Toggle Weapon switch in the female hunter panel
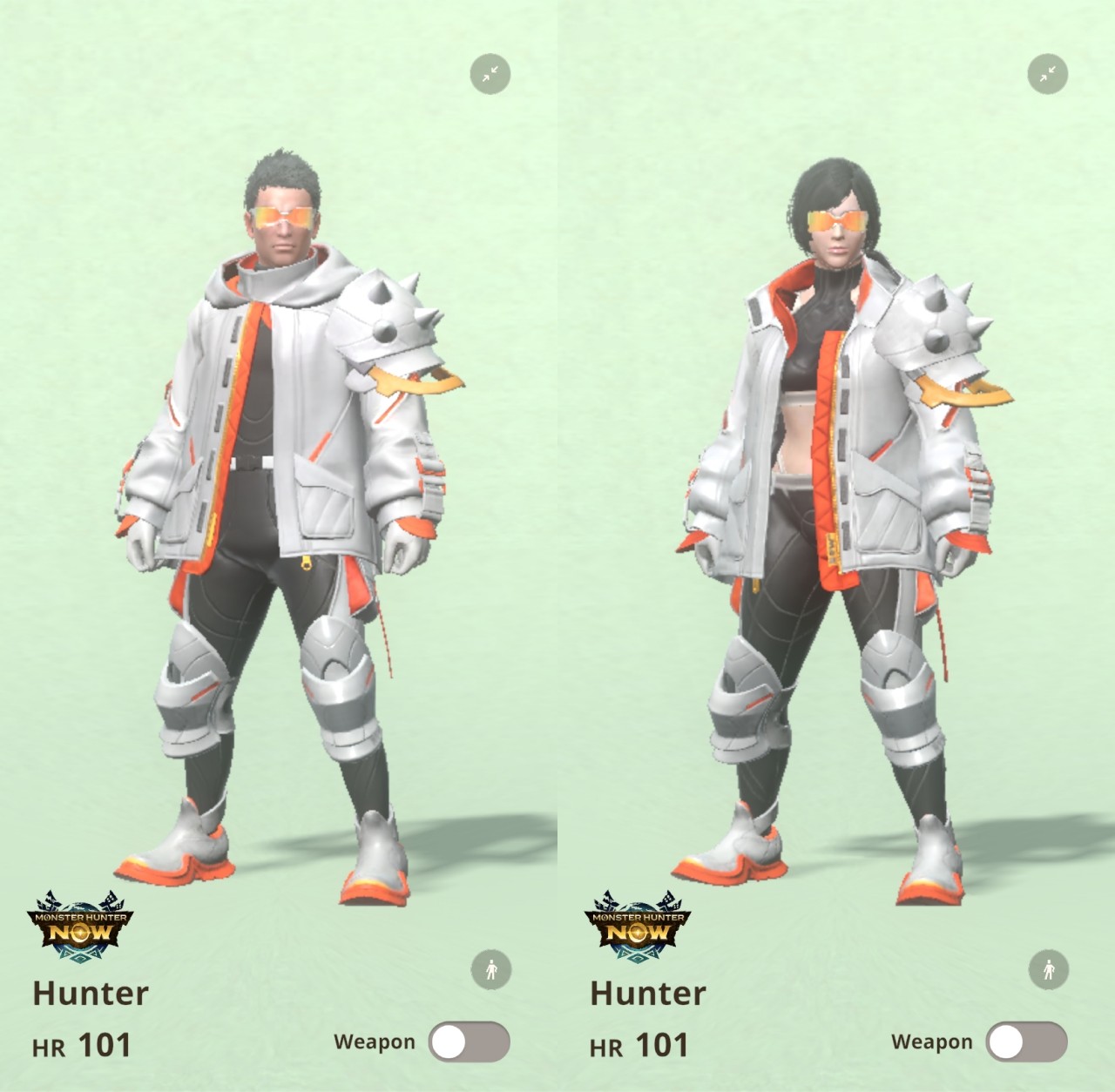 1025,1042
